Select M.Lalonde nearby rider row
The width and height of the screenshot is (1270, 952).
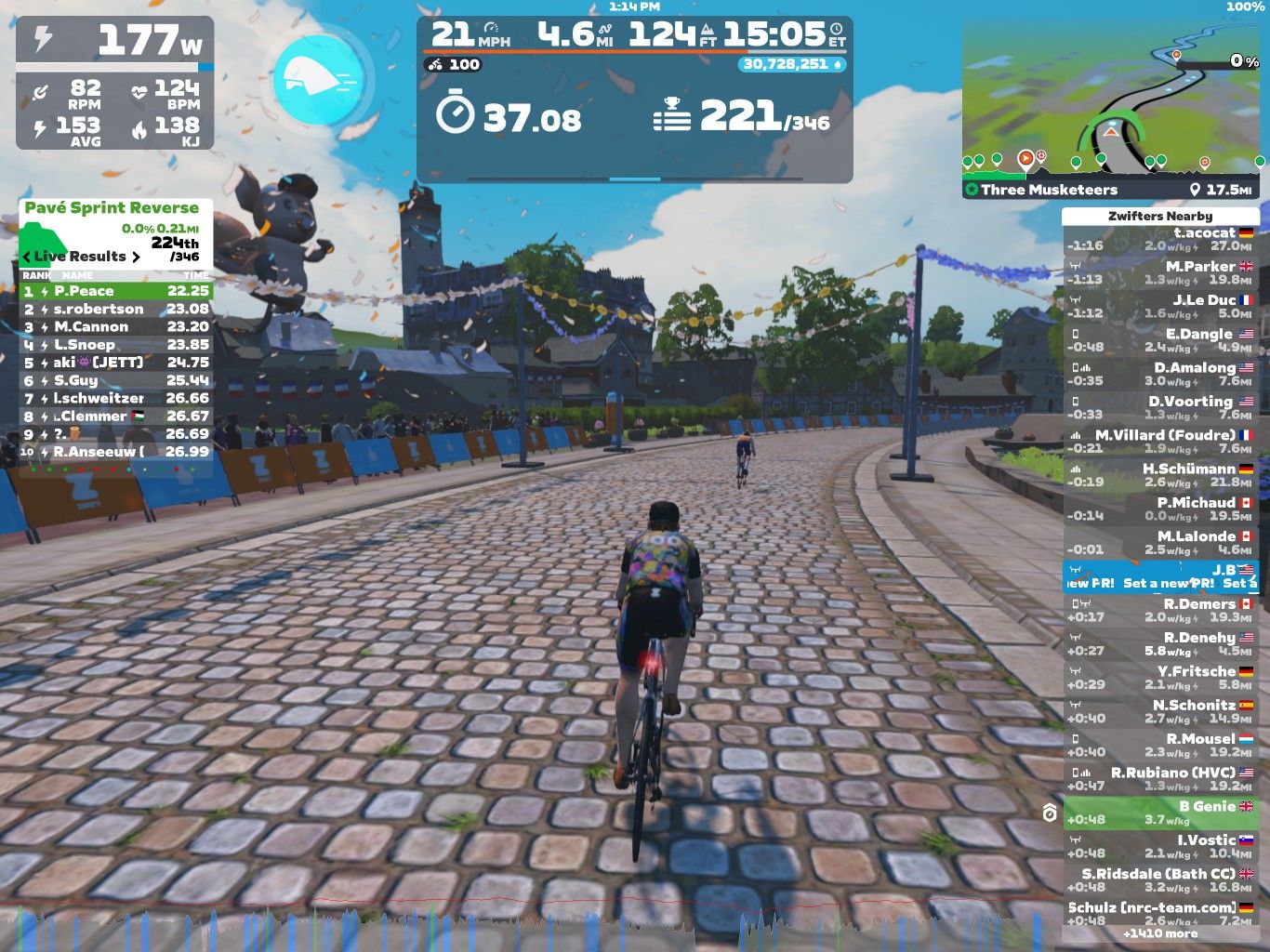click(1160, 543)
